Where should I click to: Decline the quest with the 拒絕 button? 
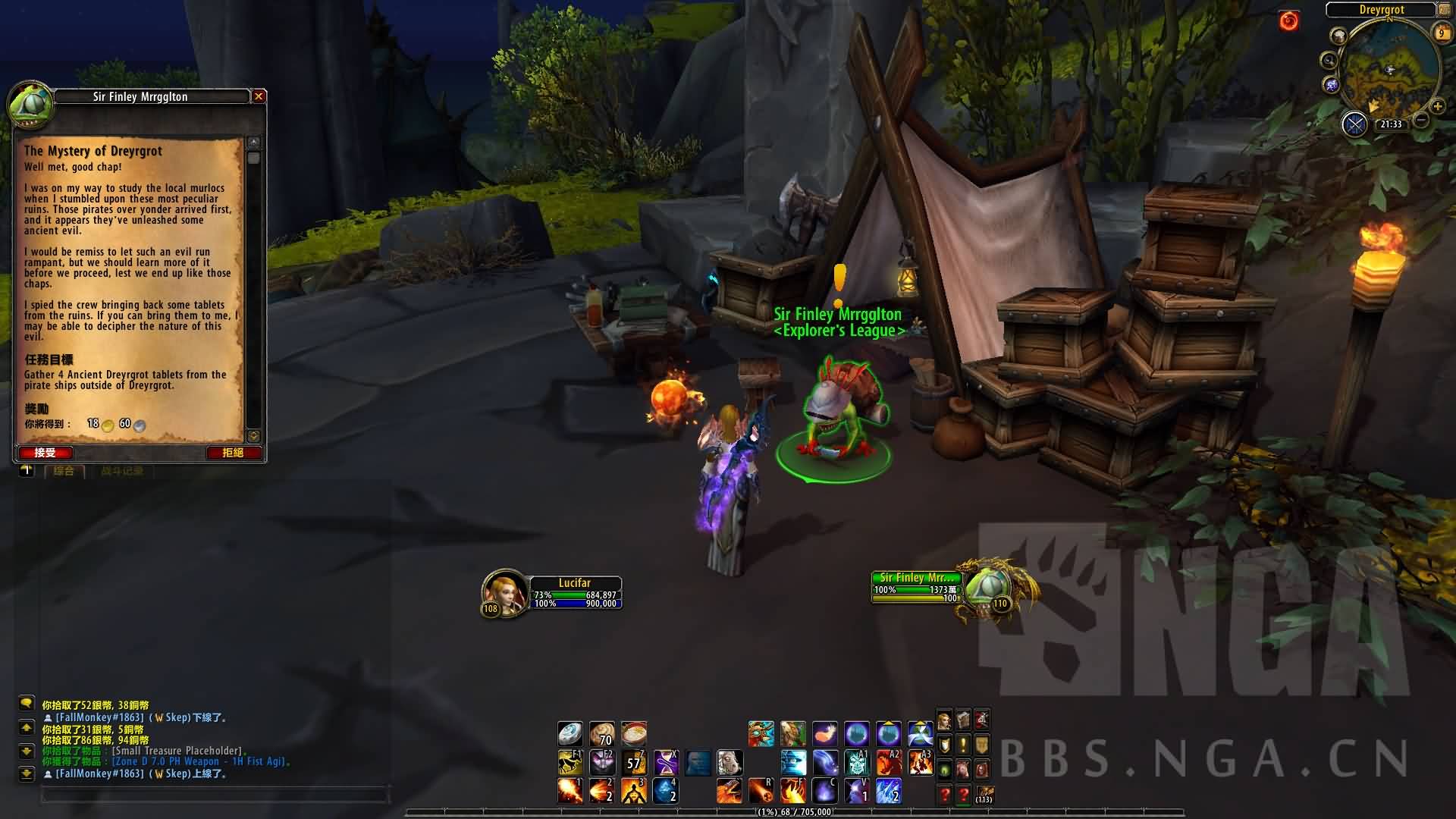[233, 453]
